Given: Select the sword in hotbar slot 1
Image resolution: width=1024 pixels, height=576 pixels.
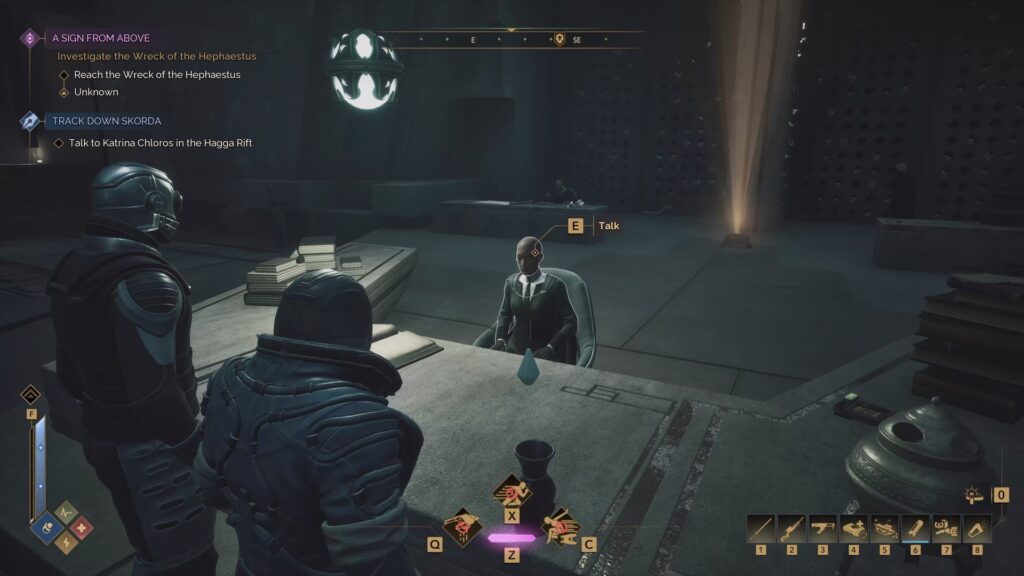Looking at the screenshot, I should tap(761, 528).
